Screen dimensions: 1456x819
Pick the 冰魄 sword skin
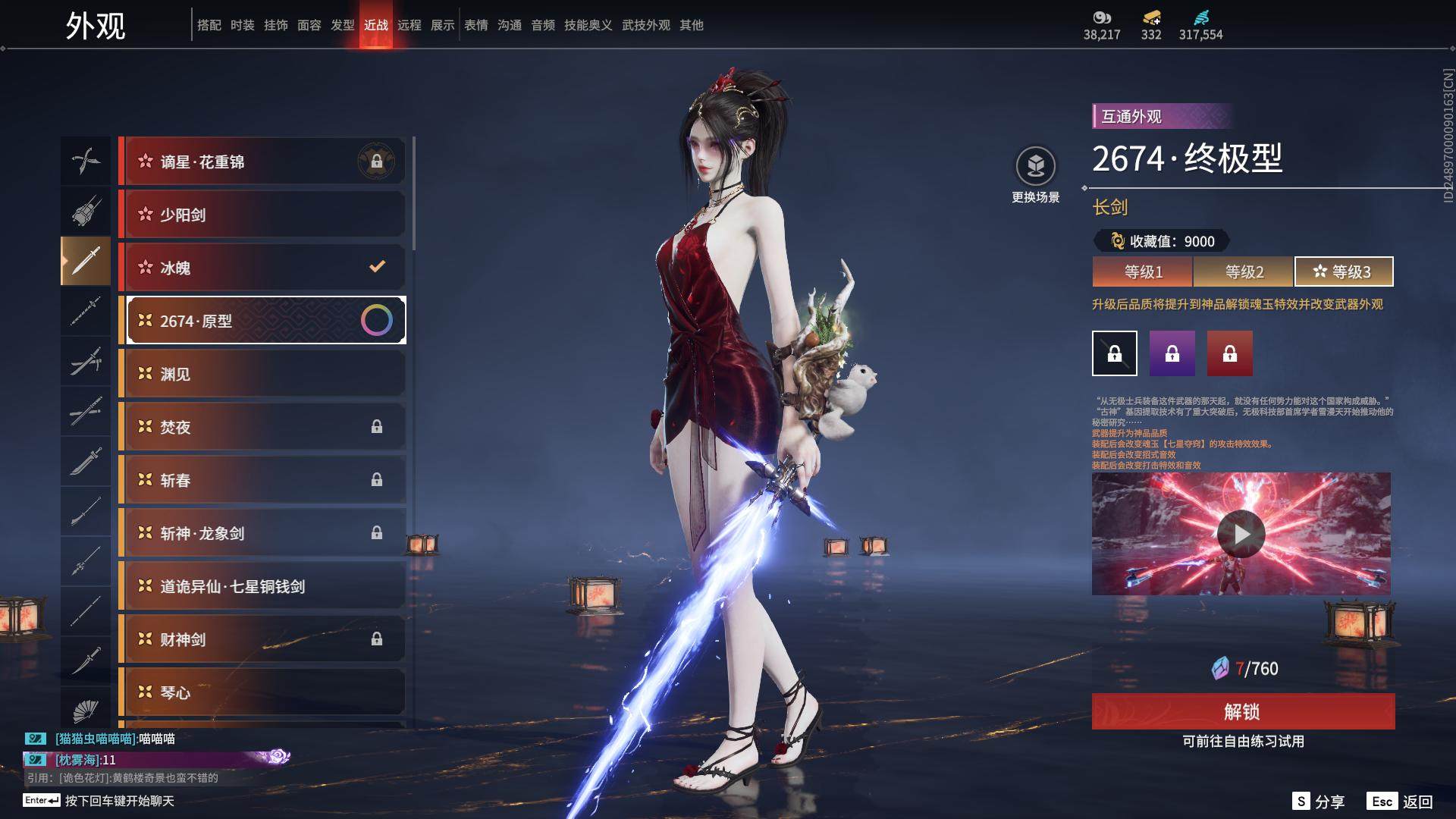coord(262,268)
